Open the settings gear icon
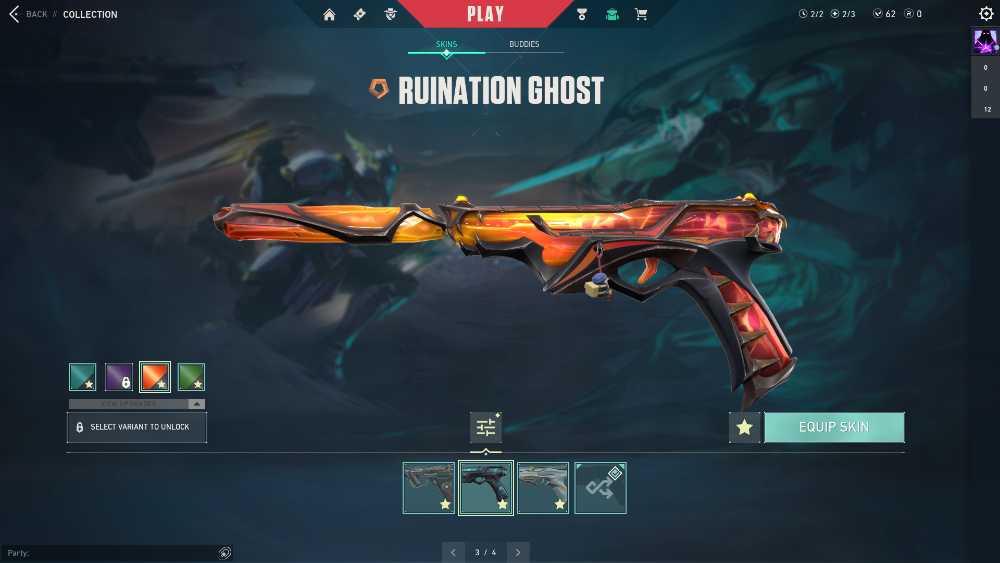Image resolution: width=1000 pixels, height=563 pixels. tap(986, 14)
